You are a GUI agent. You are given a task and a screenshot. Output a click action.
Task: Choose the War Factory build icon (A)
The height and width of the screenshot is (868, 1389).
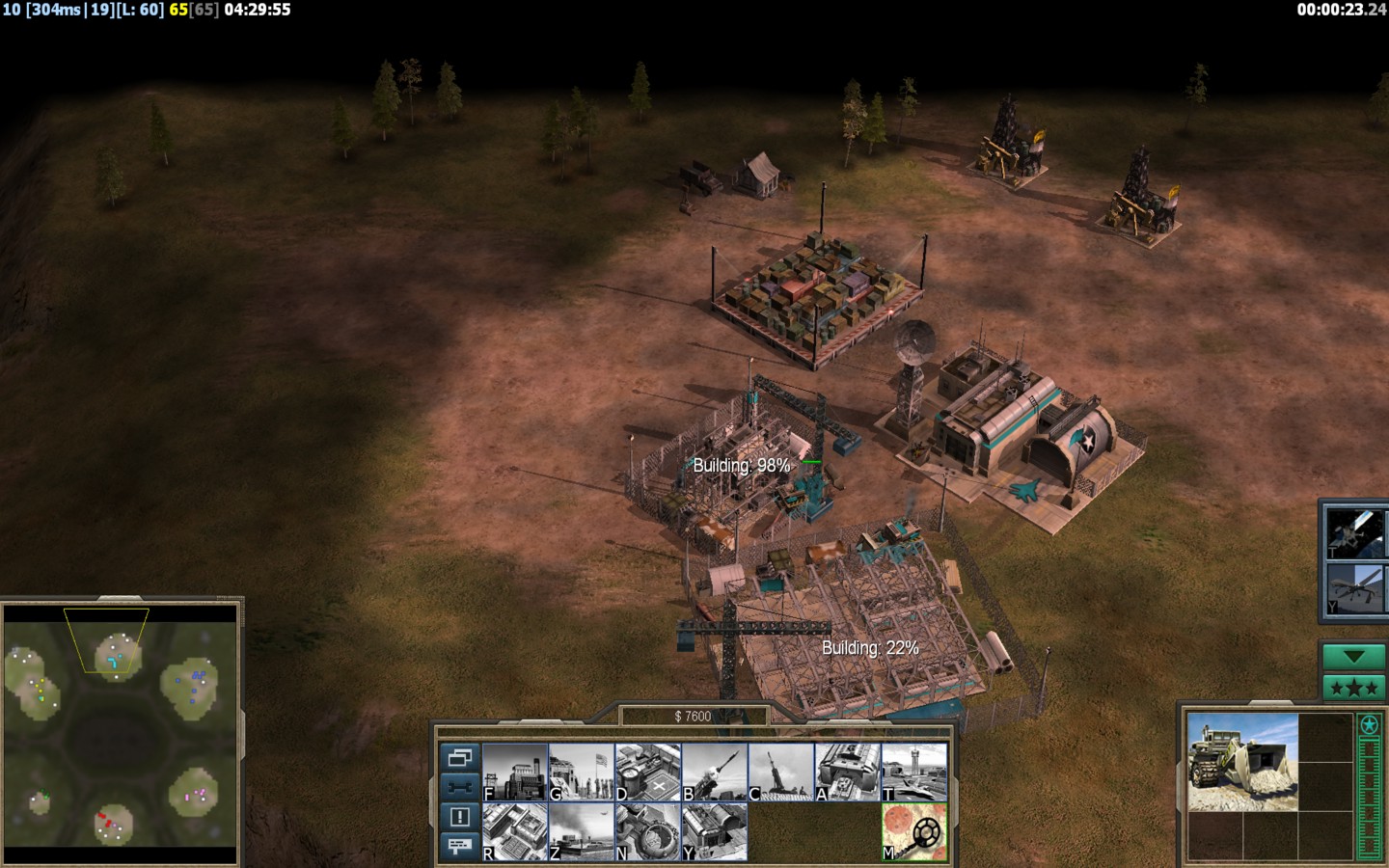848,772
